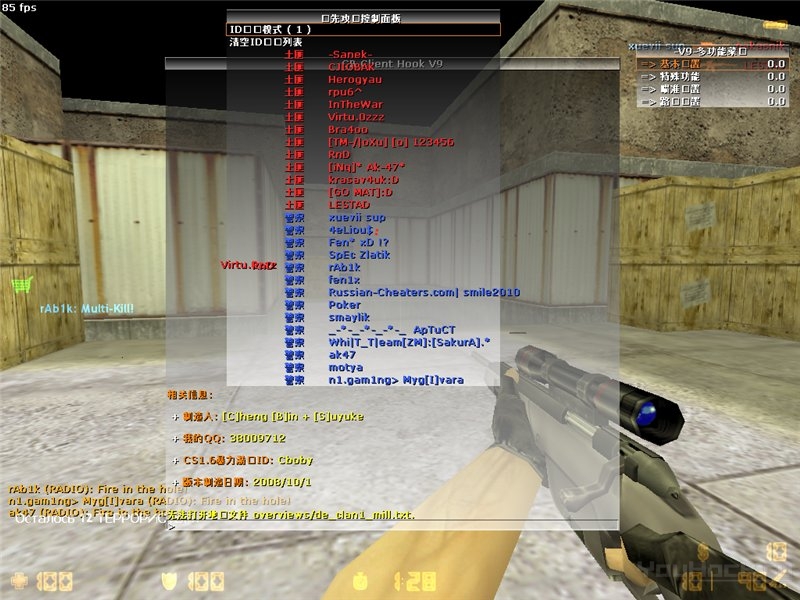
Task: Choose player InTheWar in the list
Action: [355, 104]
